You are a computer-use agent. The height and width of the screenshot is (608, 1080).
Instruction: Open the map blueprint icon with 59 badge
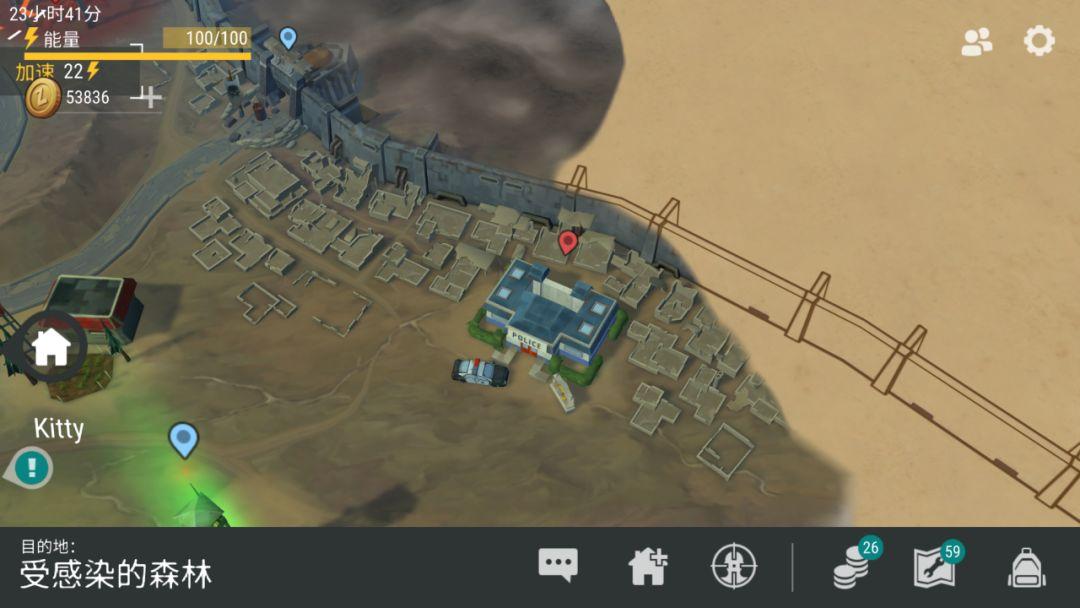[934, 568]
